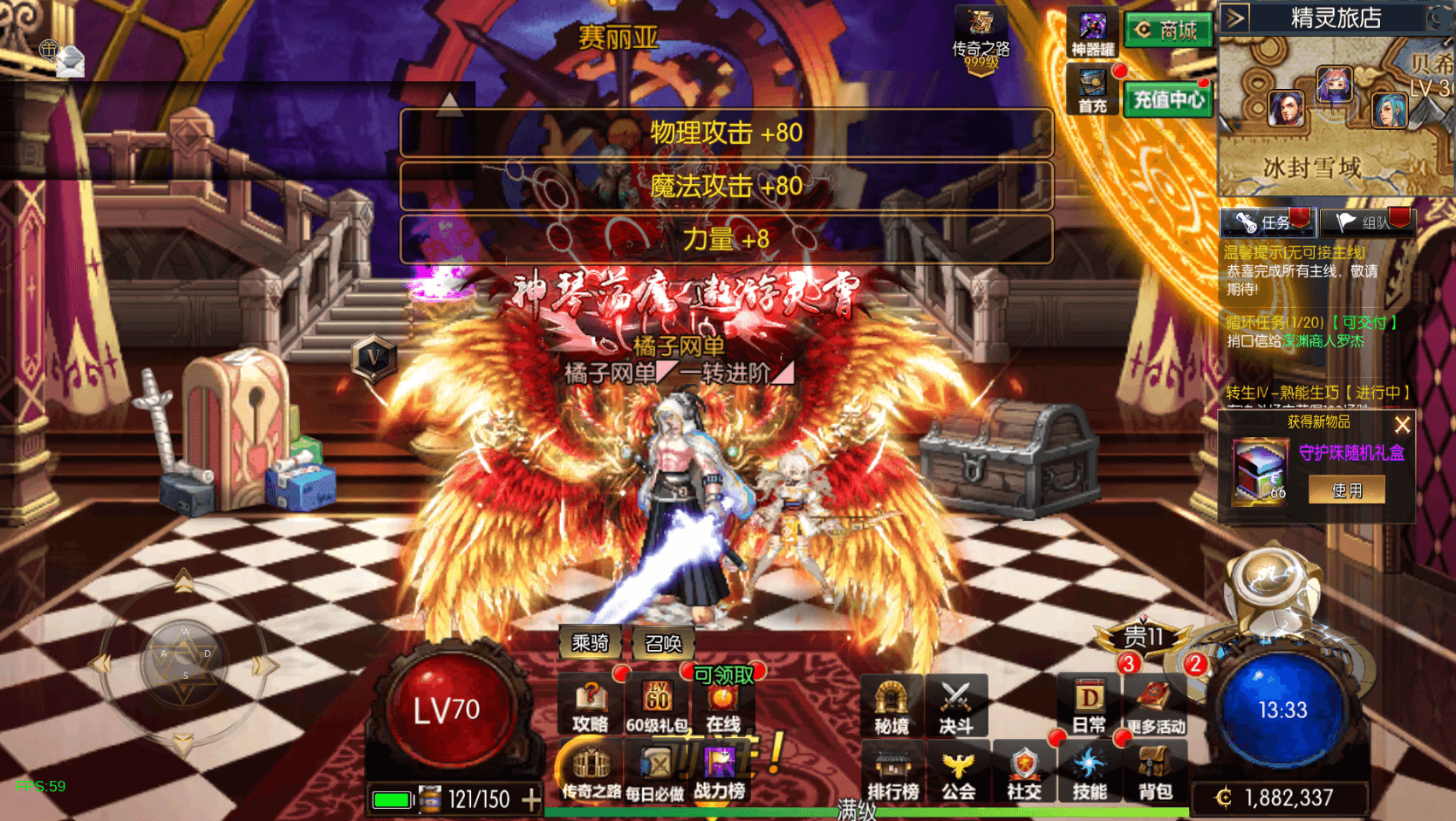Open the 技能 skills menu

pos(1090,774)
